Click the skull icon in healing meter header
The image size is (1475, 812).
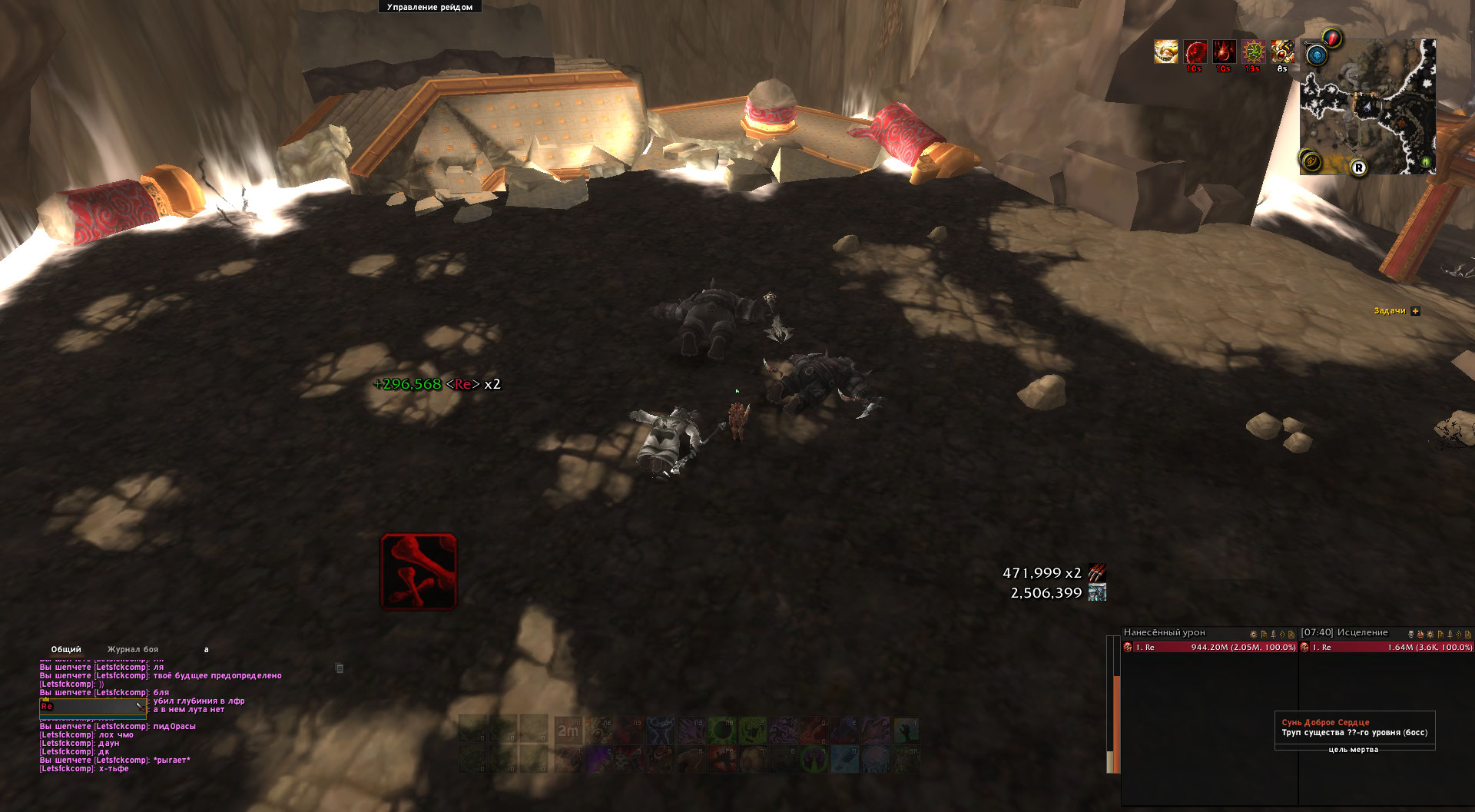1410,634
